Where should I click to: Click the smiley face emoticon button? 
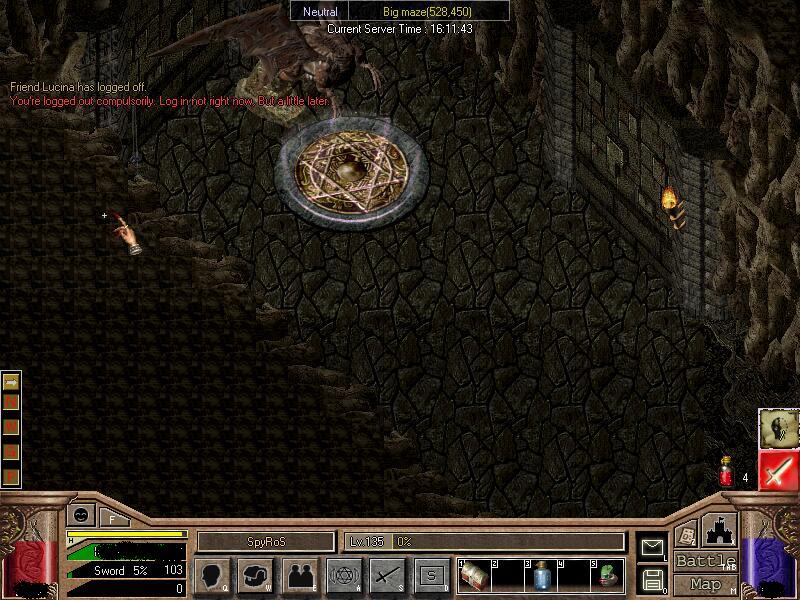pyautogui.click(x=78, y=516)
